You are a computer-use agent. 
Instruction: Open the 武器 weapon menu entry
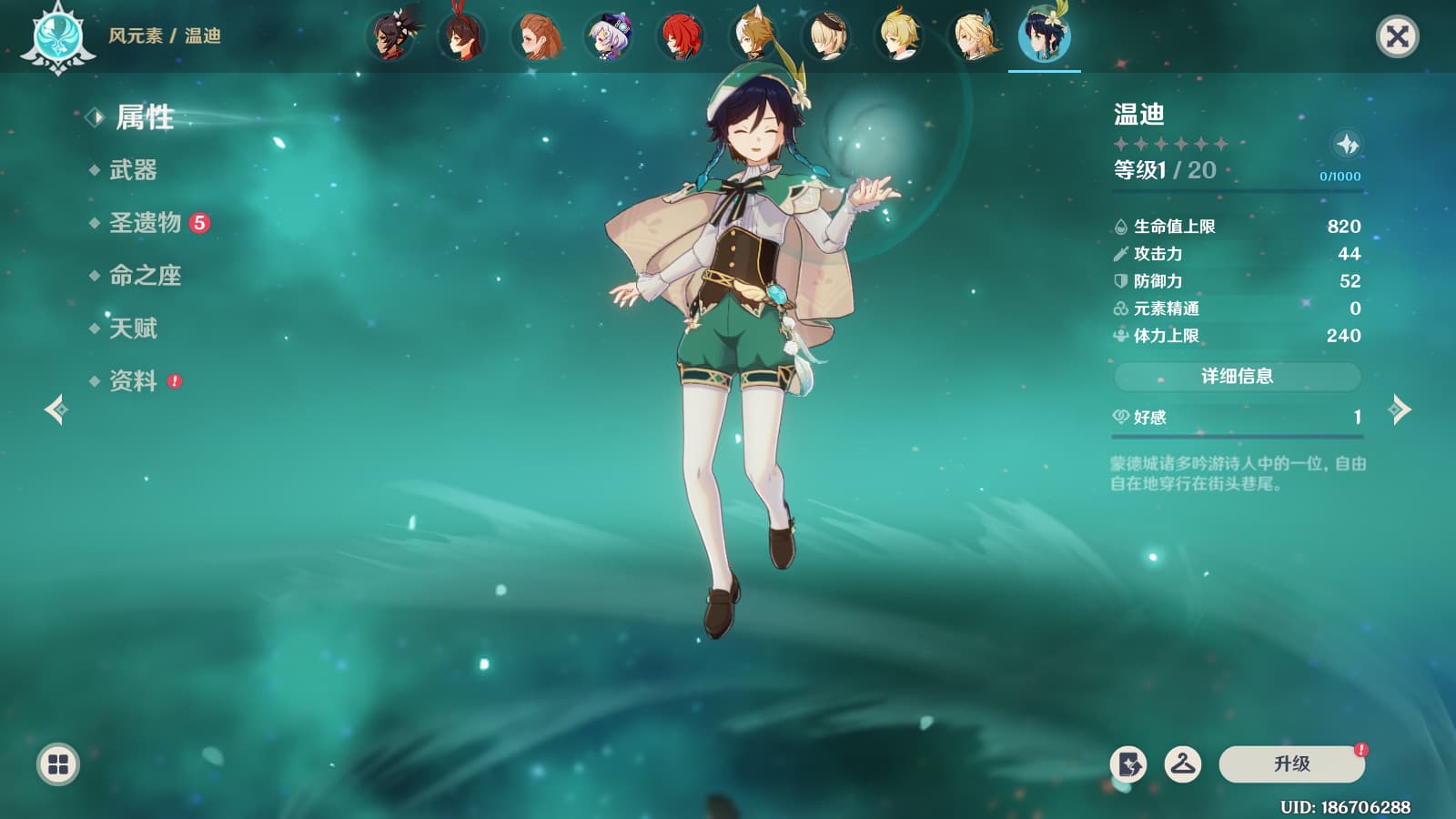click(x=133, y=170)
